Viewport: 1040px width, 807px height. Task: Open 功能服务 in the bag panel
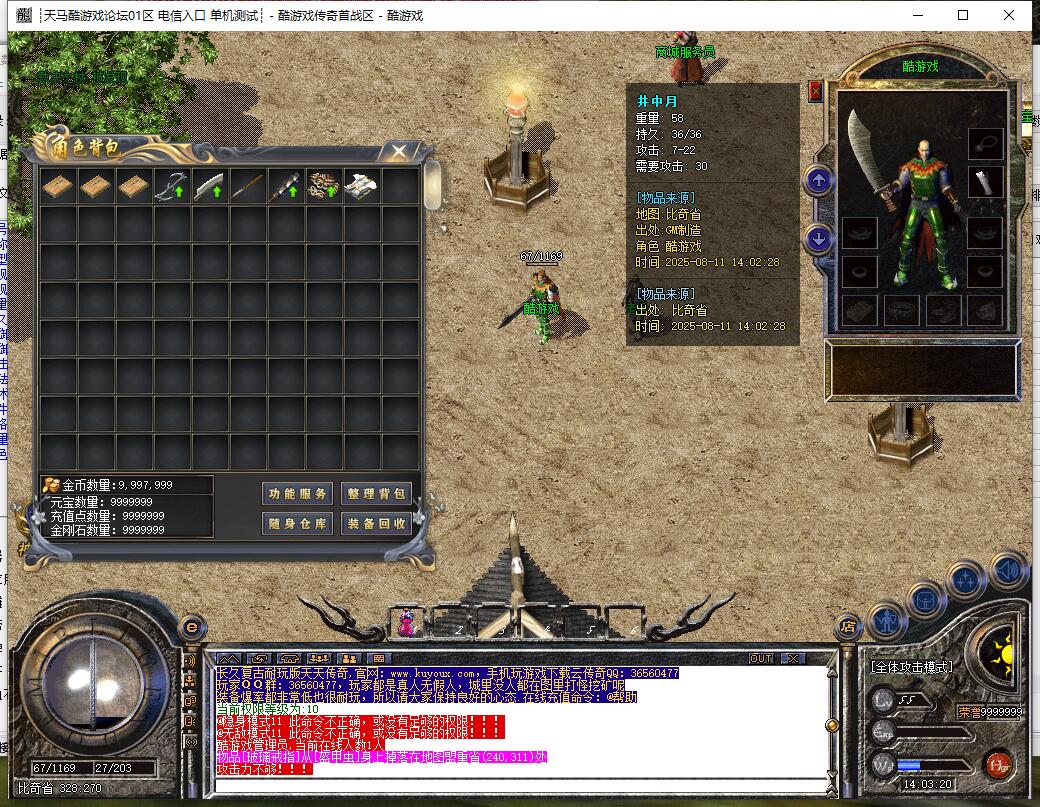[297, 493]
